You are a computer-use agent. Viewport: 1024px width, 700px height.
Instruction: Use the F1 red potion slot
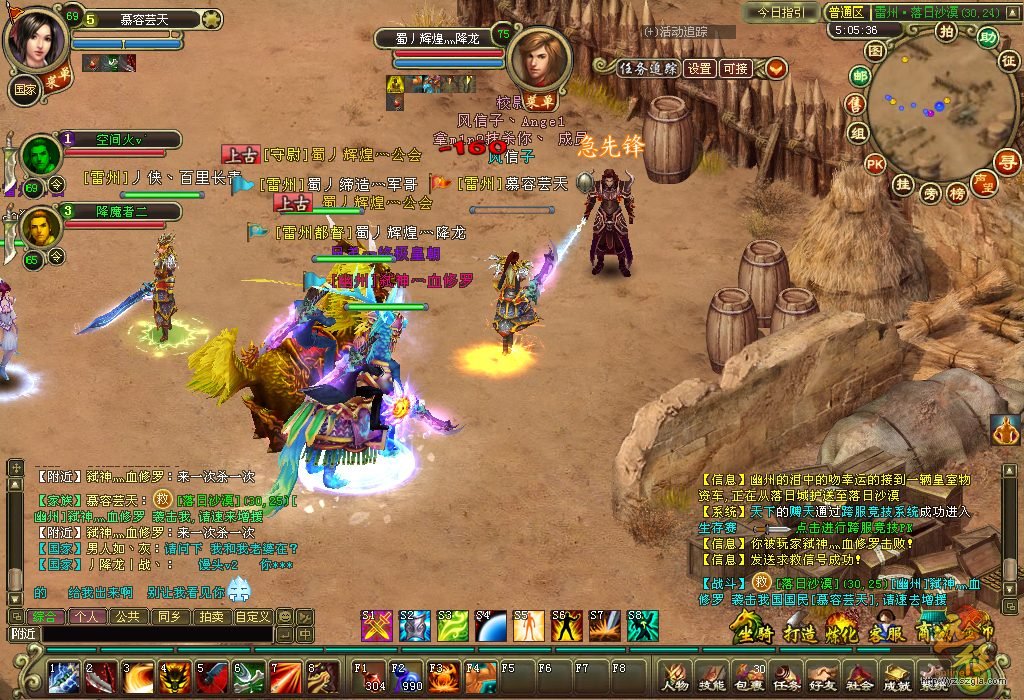tap(371, 676)
